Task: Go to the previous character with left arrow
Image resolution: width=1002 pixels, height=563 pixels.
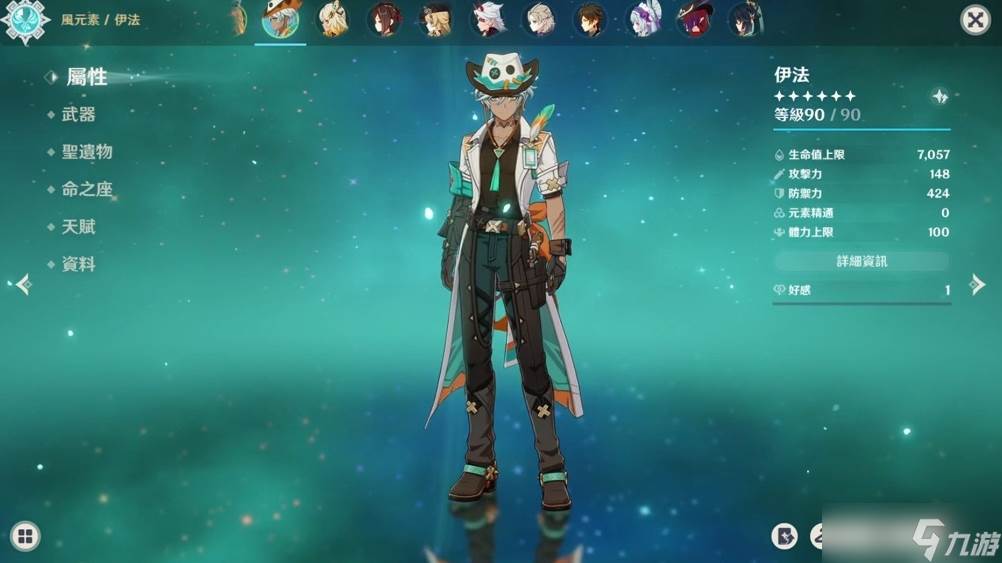Action: point(22,285)
